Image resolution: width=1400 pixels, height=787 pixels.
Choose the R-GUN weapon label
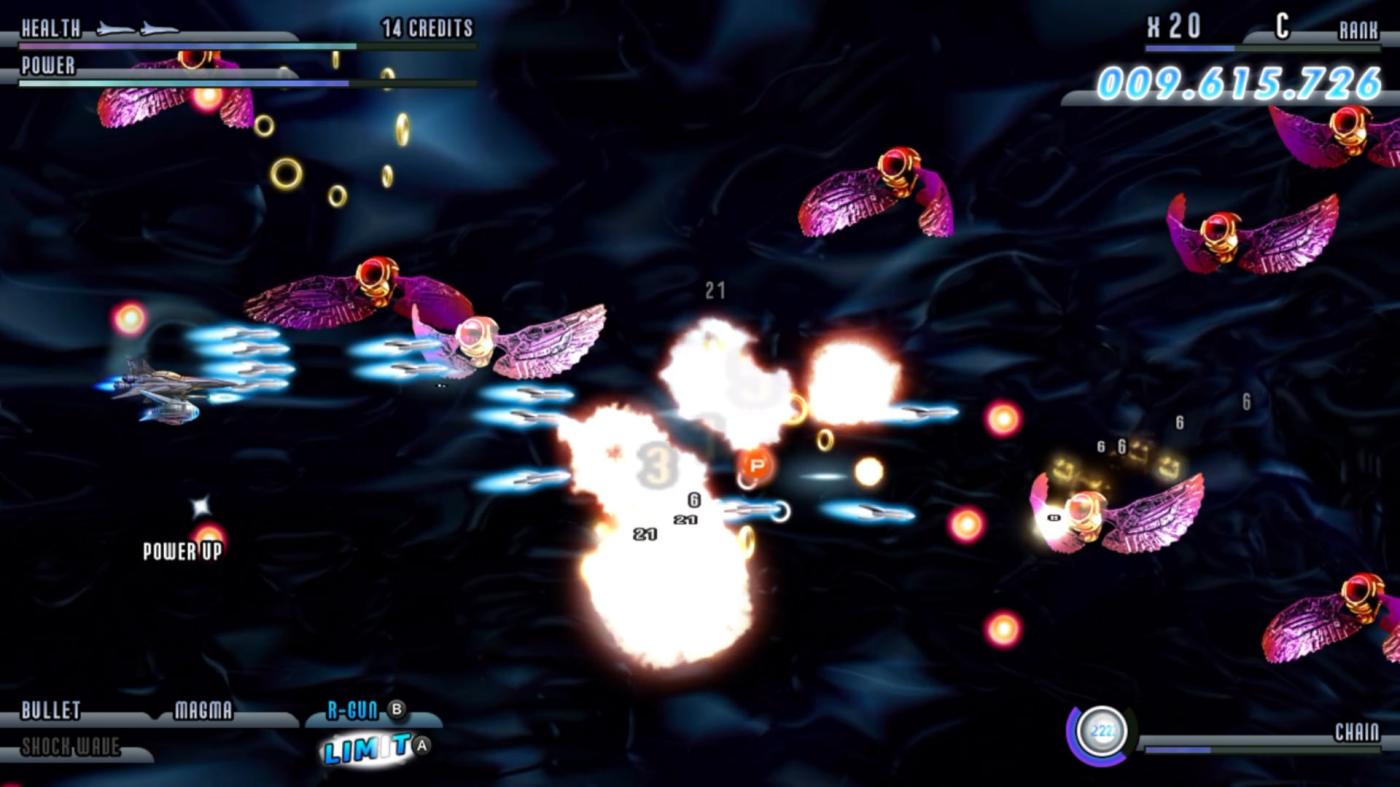coord(353,711)
